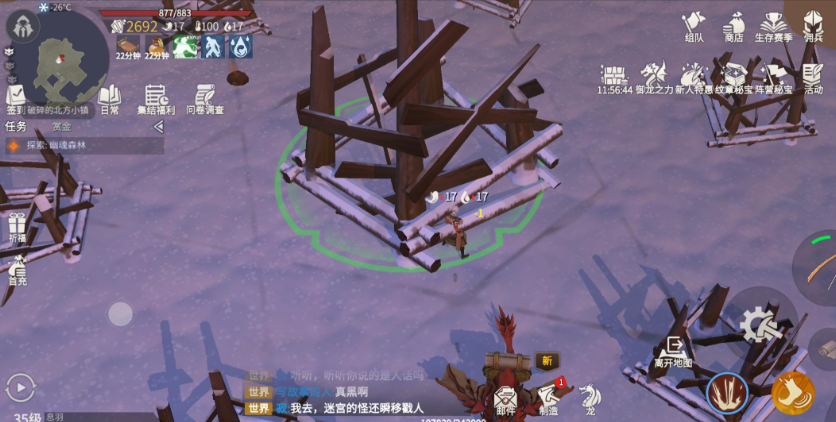
Task: Open the minimap of the northern town
Action: tap(63, 60)
